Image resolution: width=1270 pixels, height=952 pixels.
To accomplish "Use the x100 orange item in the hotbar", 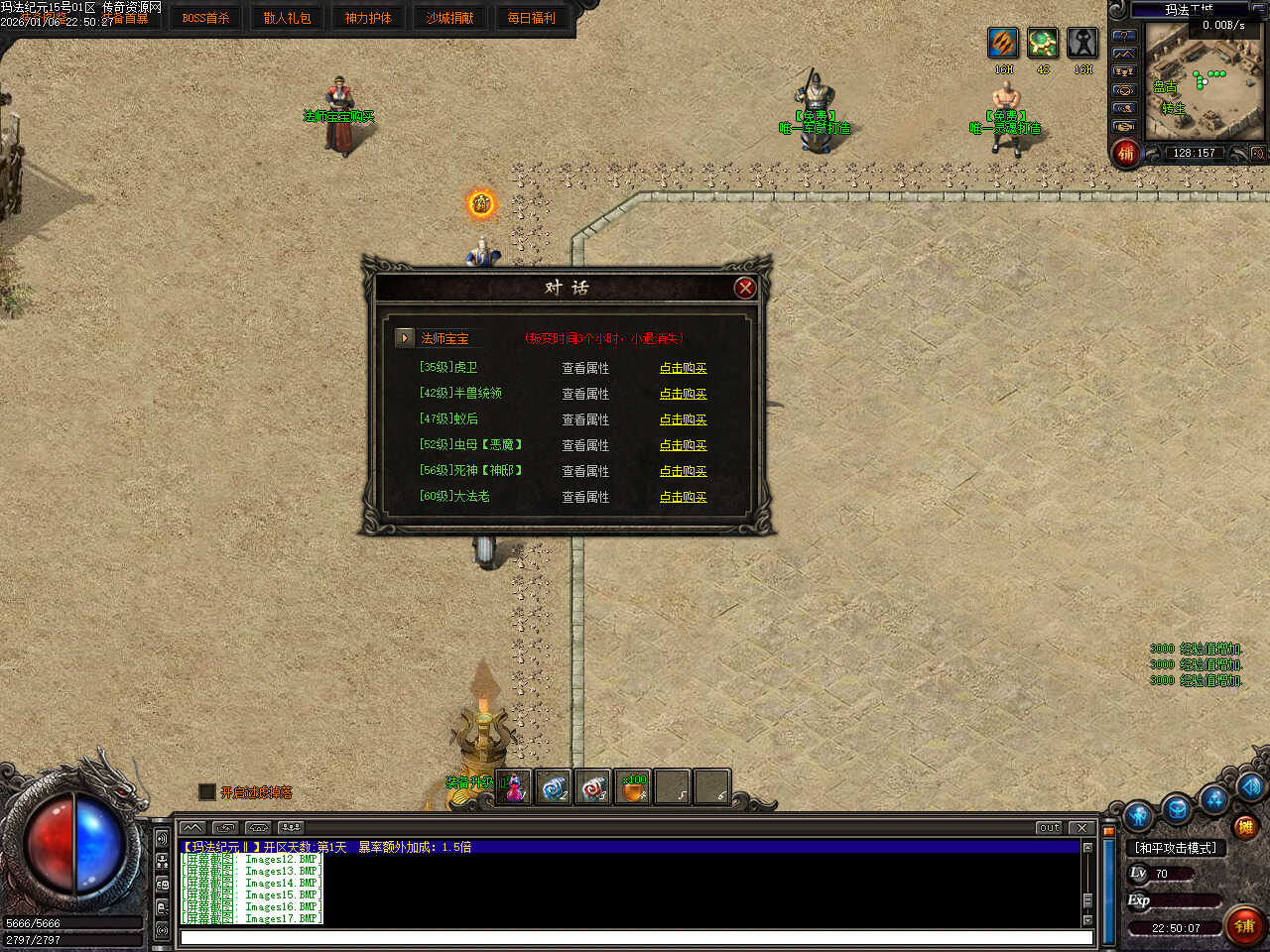I will [633, 787].
